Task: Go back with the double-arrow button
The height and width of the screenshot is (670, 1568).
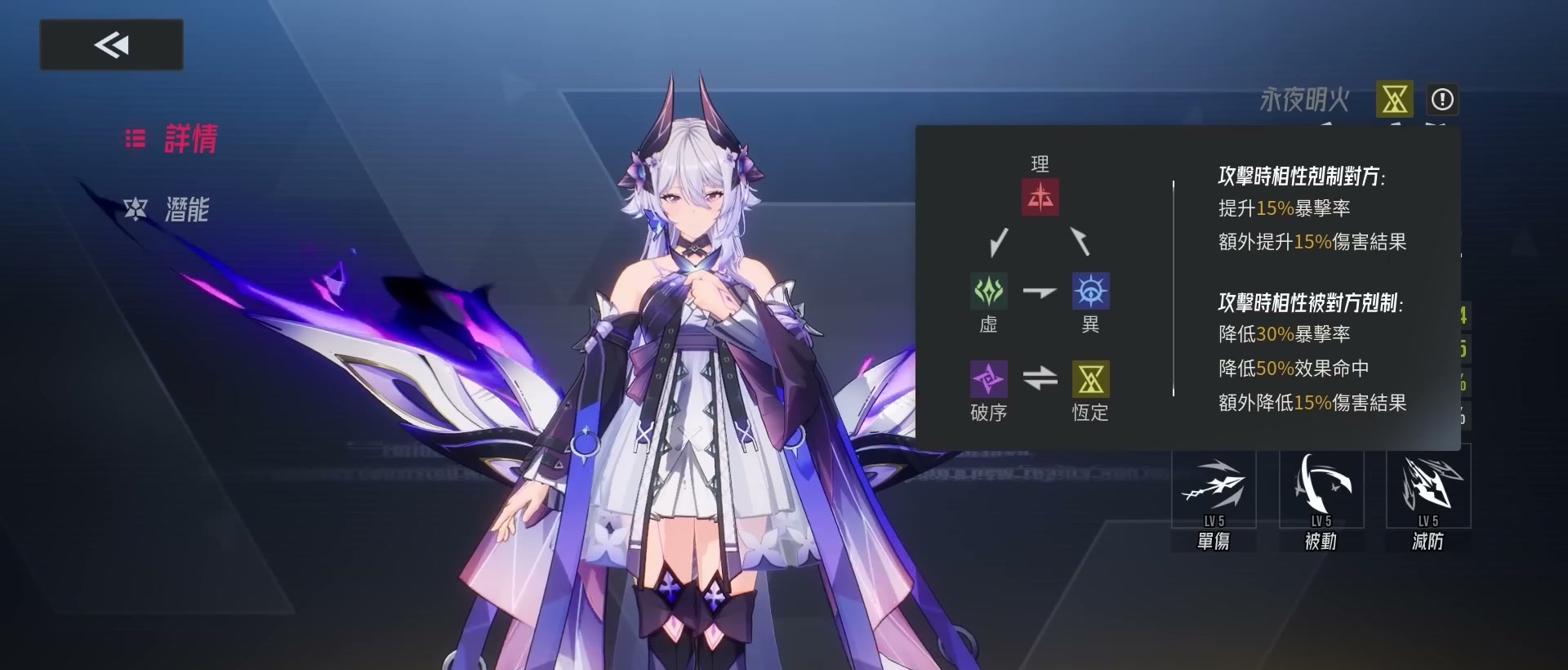Action: pyautogui.click(x=111, y=45)
